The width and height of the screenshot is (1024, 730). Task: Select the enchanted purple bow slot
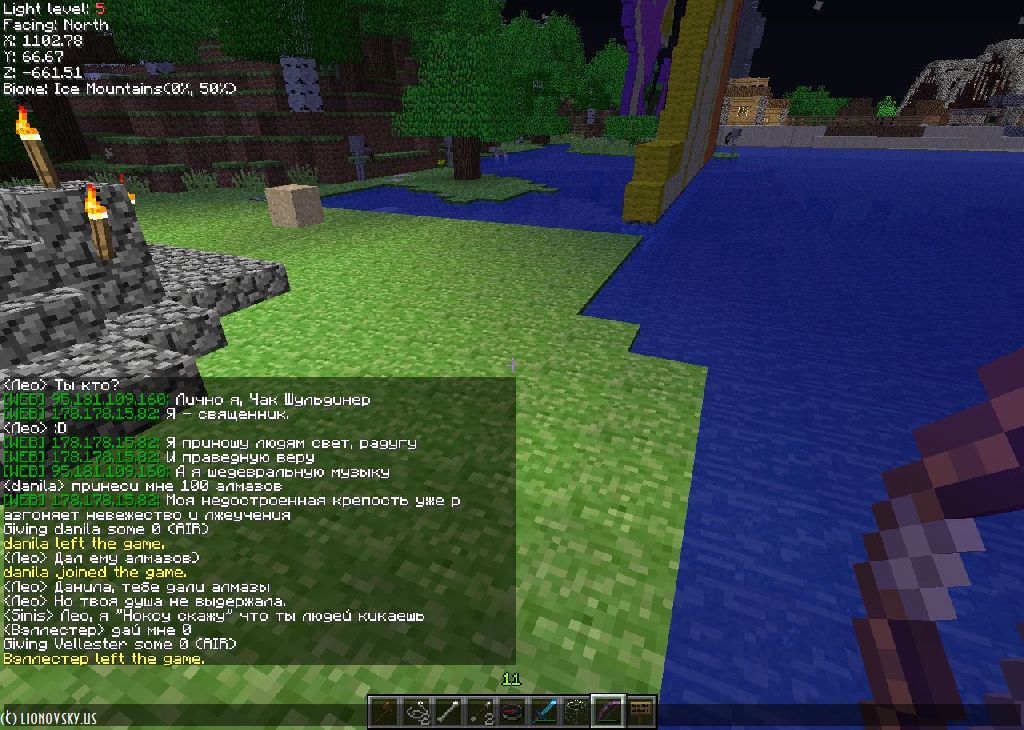coord(608,711)
